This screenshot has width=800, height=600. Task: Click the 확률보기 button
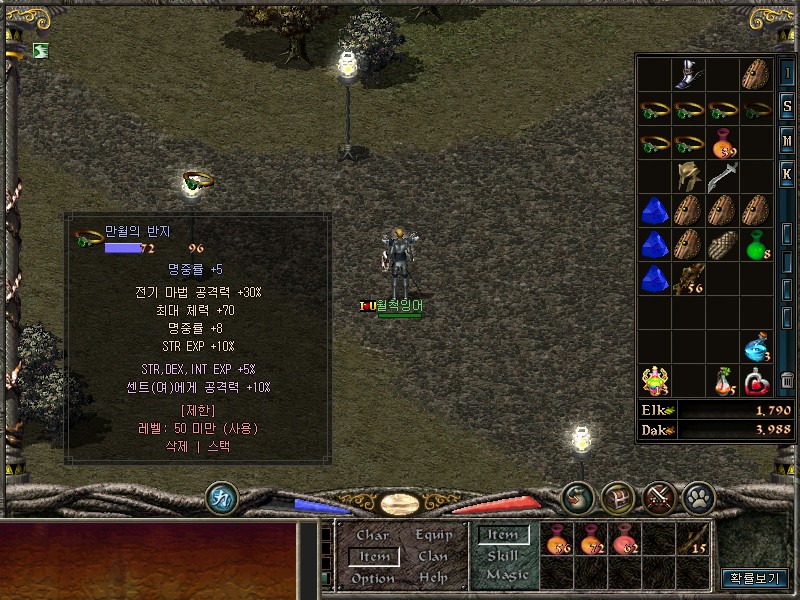pos(754,578)
